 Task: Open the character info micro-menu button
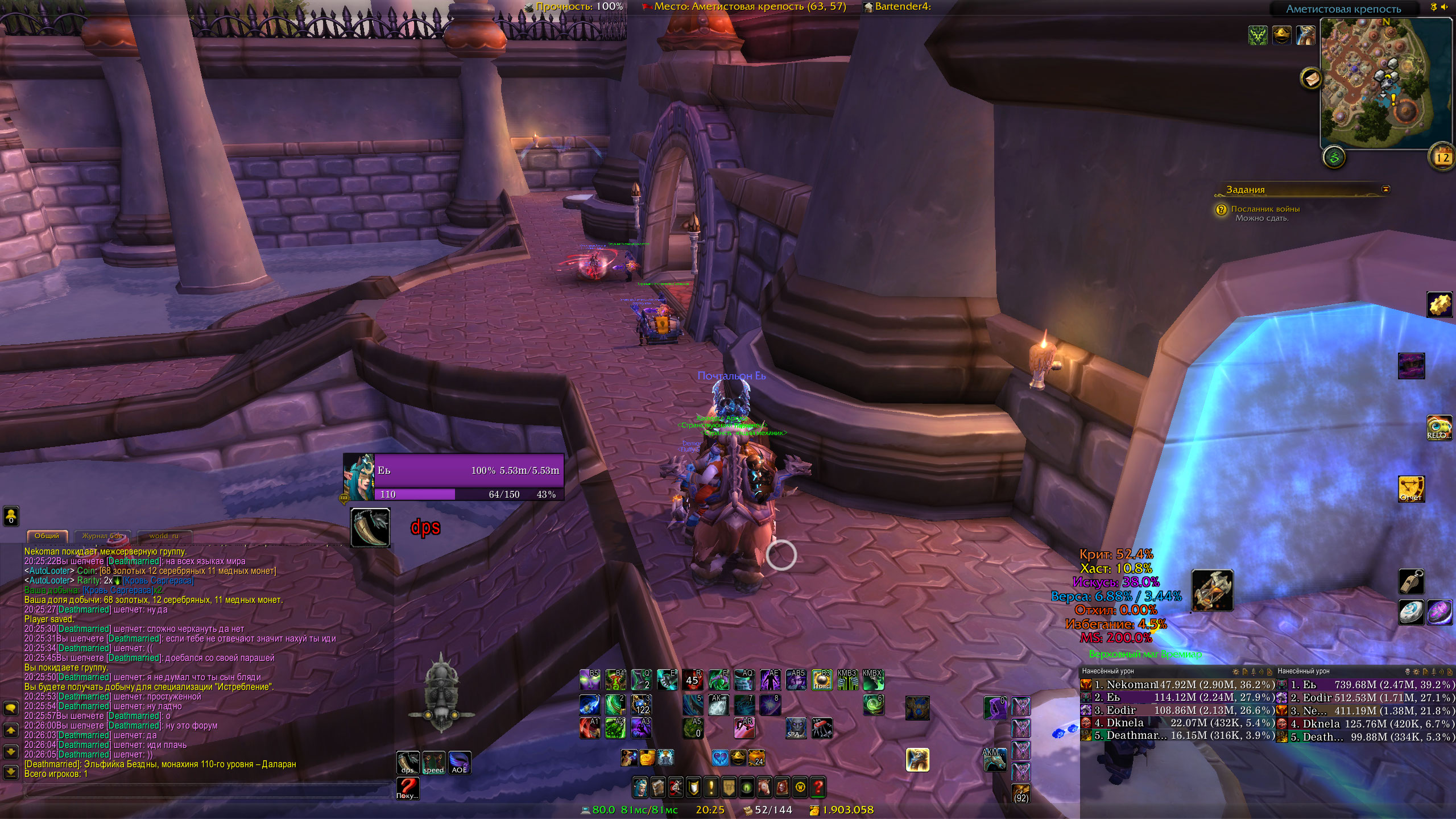click(x=640, y=787)
